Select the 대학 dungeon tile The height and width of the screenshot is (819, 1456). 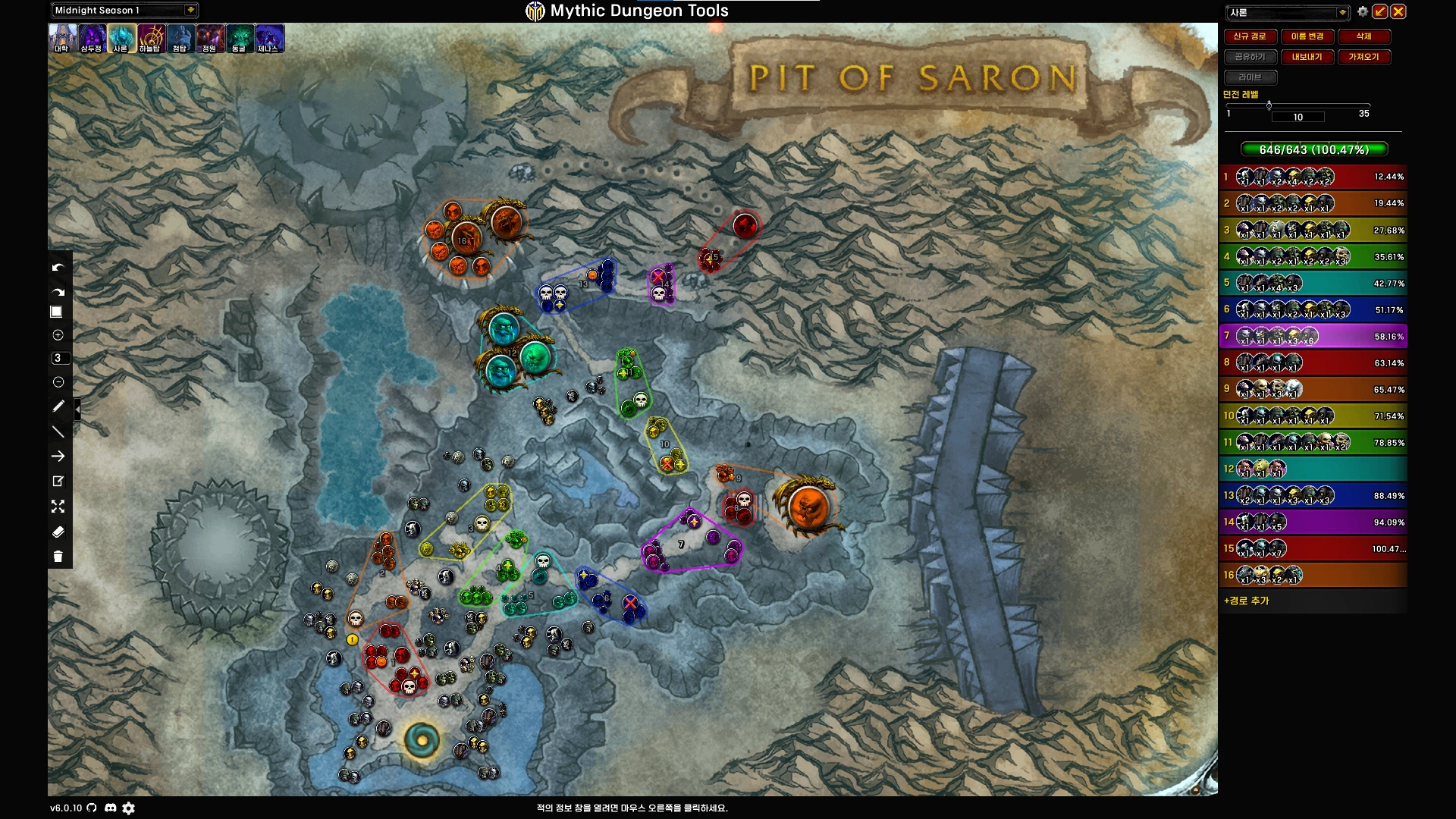pyautogui.click(x=62, y=38)
